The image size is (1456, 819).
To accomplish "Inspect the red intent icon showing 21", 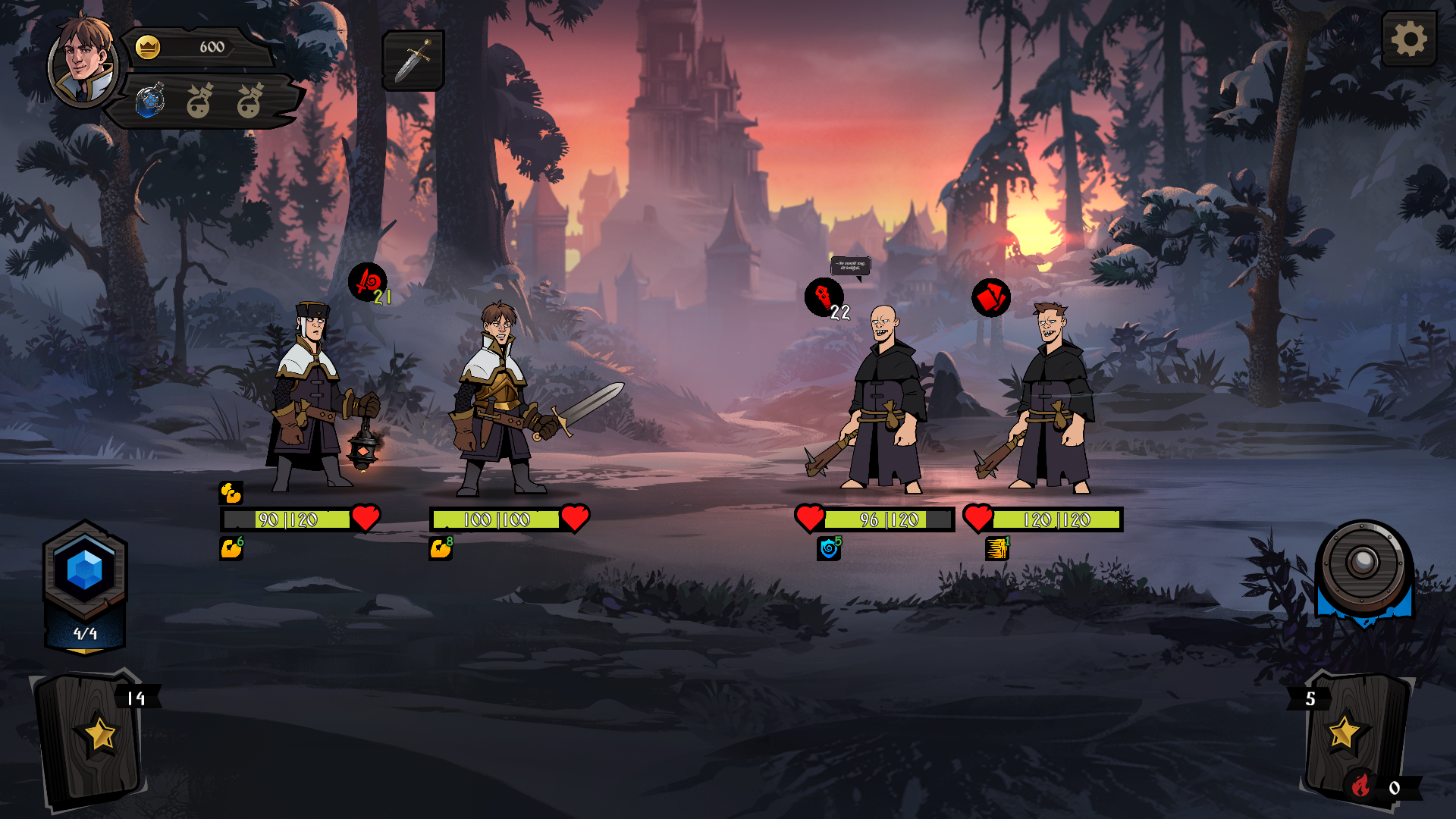I will tap(368, 283).
